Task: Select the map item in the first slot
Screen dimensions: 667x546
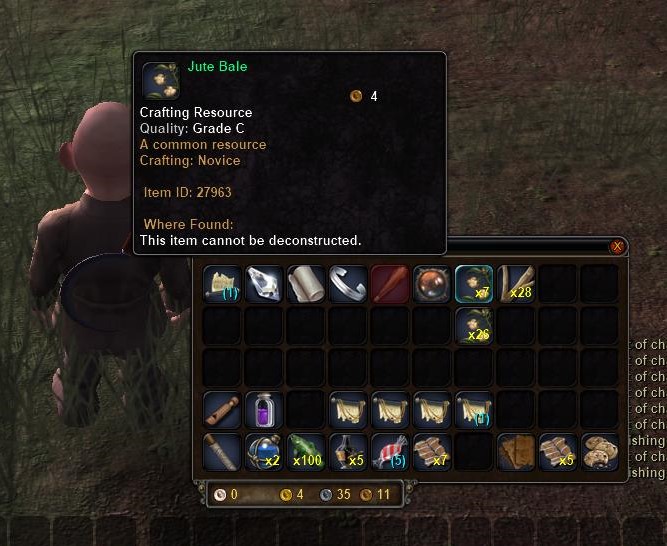Action: click(x=222, y=283)
